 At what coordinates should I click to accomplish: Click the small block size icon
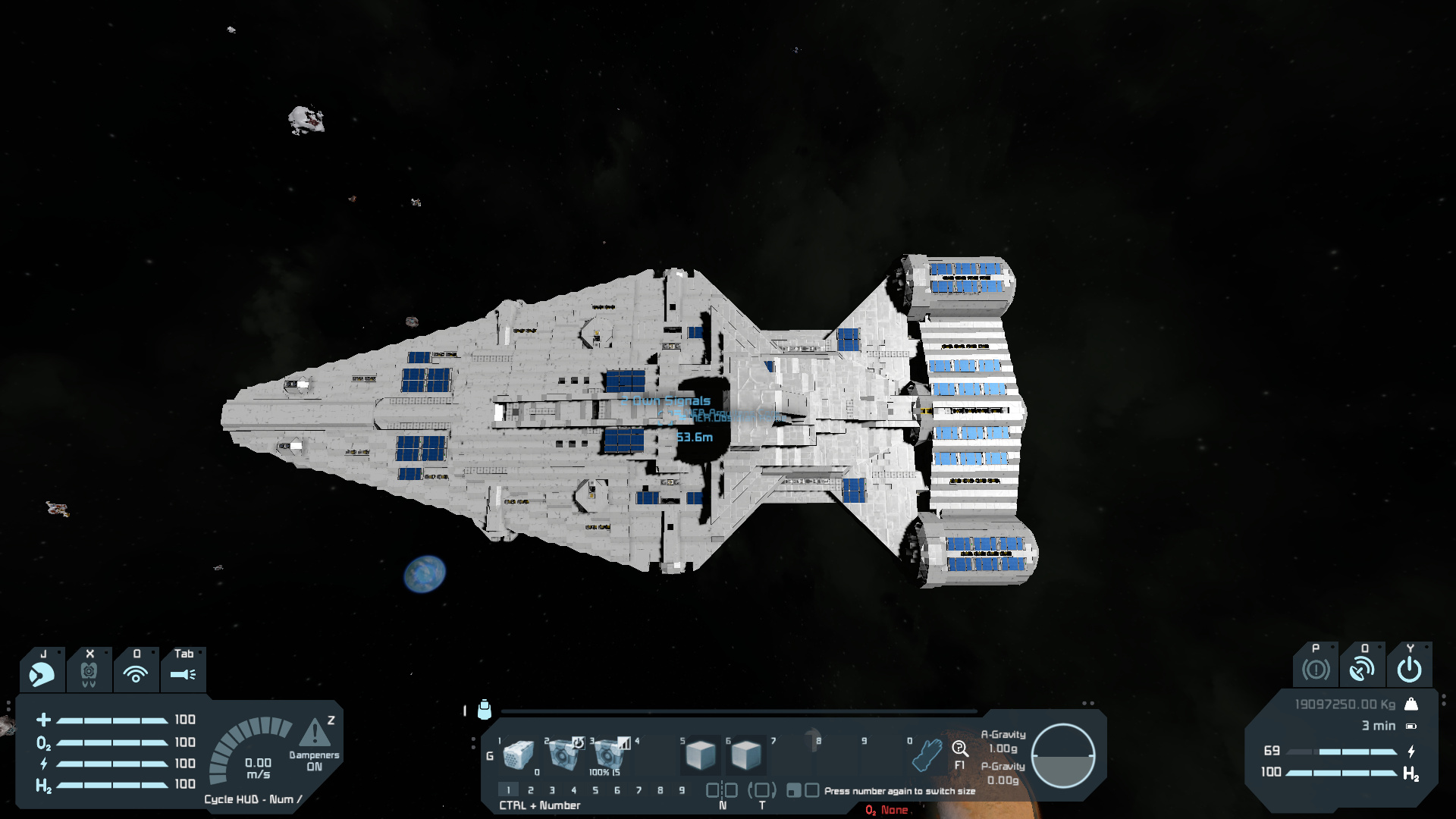point(793,791)
